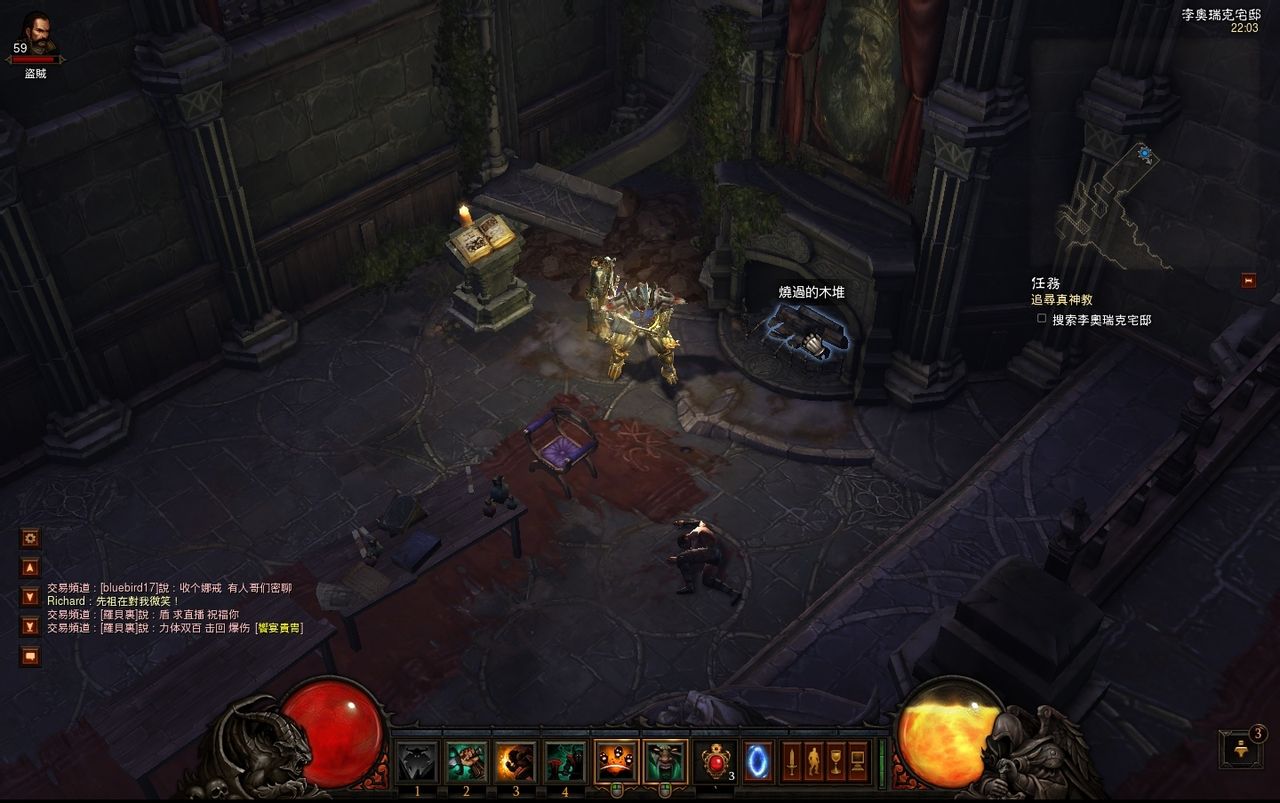Open the blue town portal
1280x803 pixels.
coord(758,762)
